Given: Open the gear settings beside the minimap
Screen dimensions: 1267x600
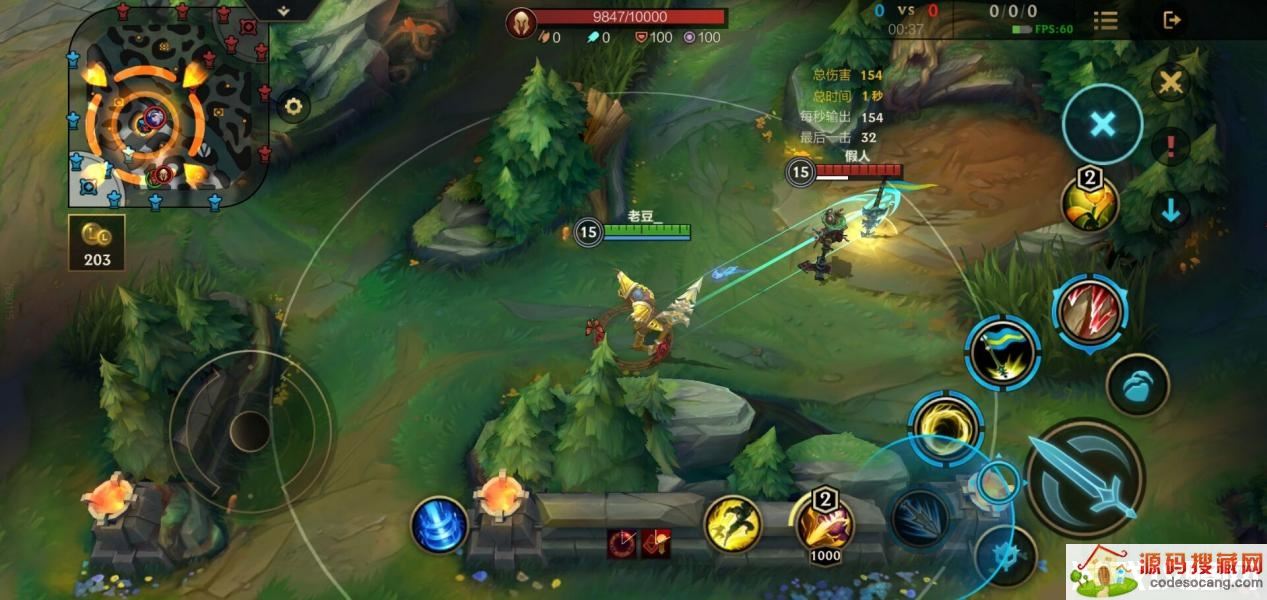Looking at the screenshot, I should click(292, 106).
